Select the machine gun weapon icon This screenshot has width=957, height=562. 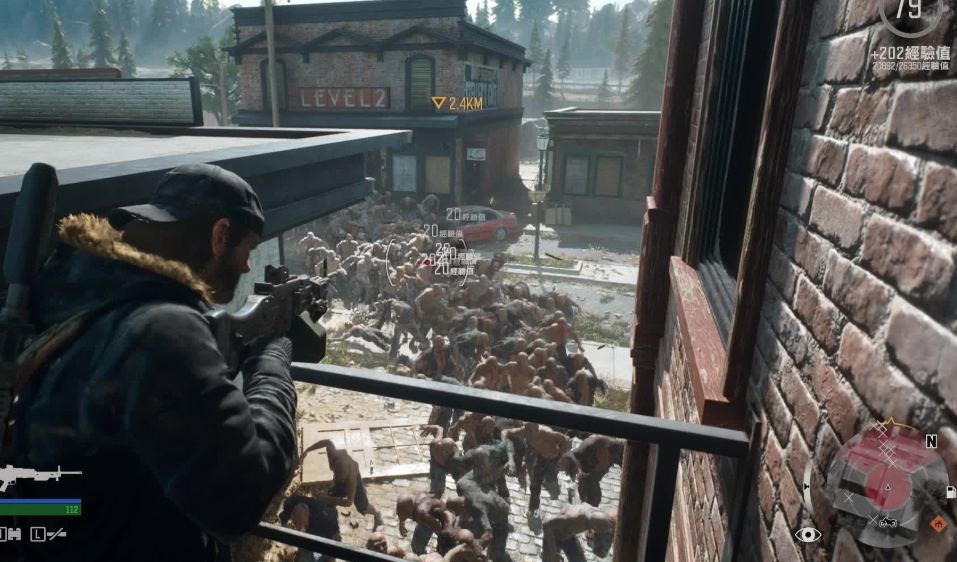click(x=38, y=474)
